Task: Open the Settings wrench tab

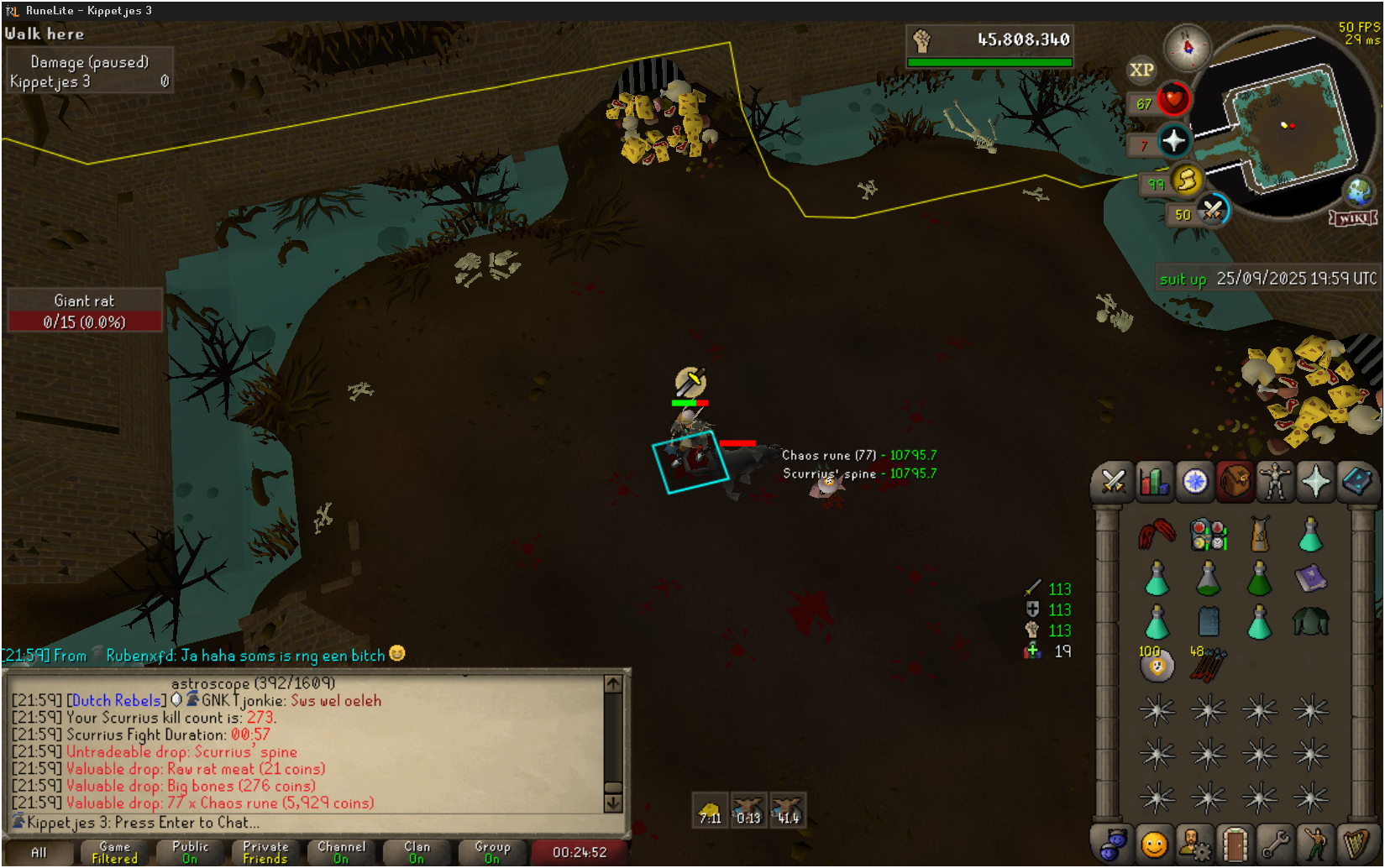Action: click(x=1275, y=844)
